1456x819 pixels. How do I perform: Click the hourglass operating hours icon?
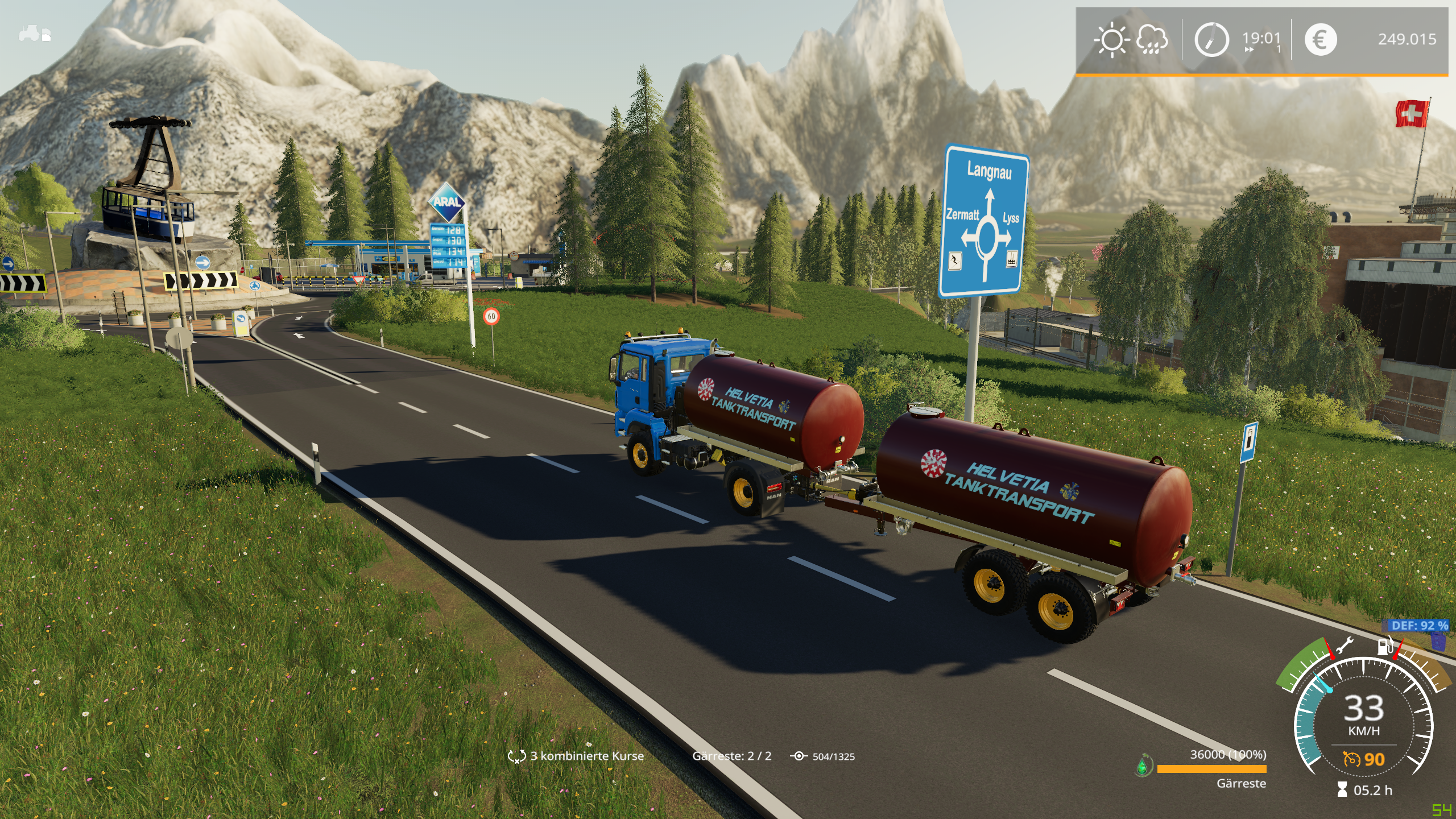[1342, 790]
